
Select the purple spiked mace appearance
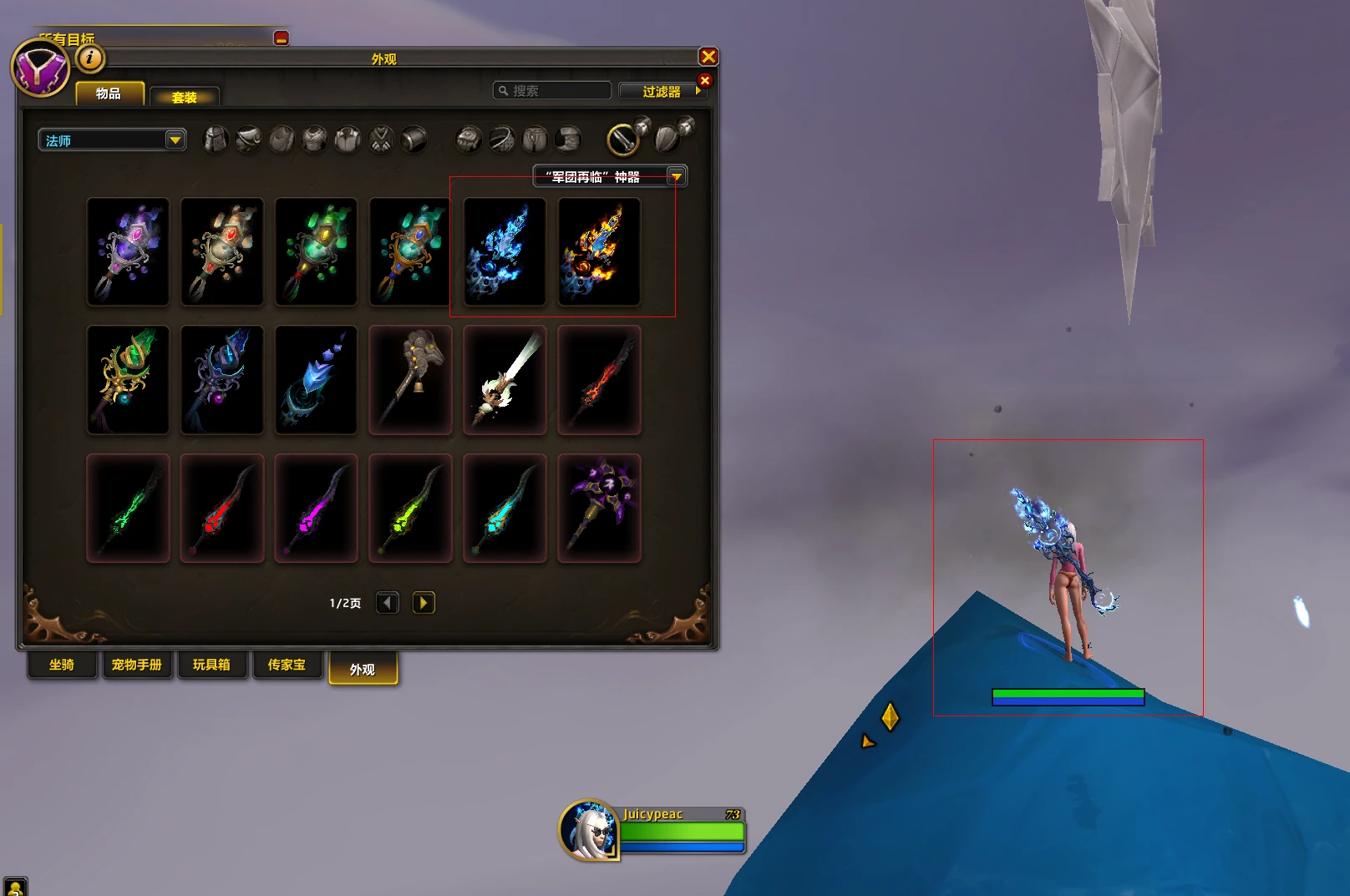point(599,509)
